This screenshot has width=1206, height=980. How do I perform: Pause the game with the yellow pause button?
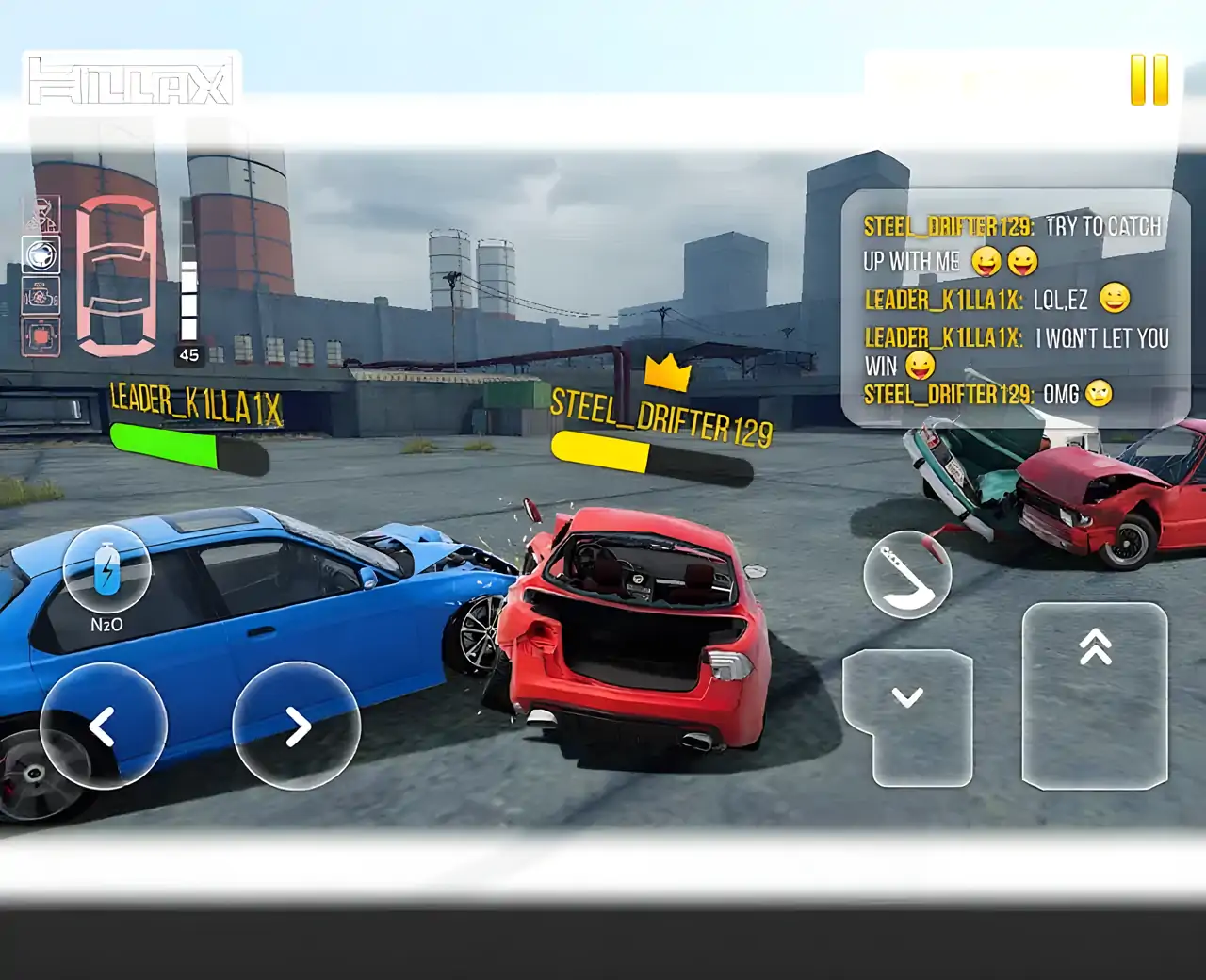[1149, 80]
